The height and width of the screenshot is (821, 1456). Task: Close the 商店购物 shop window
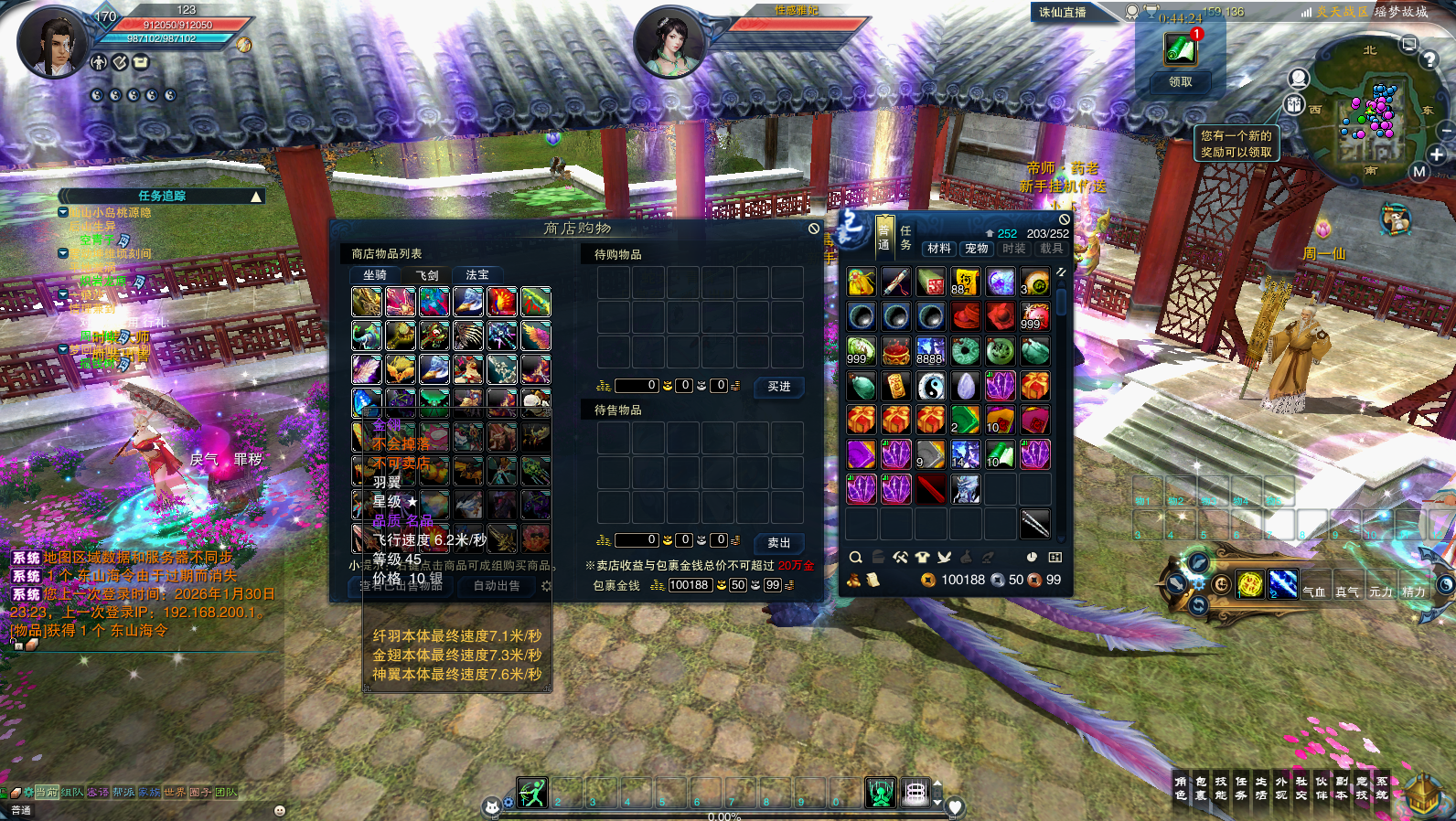click(814, 229)
